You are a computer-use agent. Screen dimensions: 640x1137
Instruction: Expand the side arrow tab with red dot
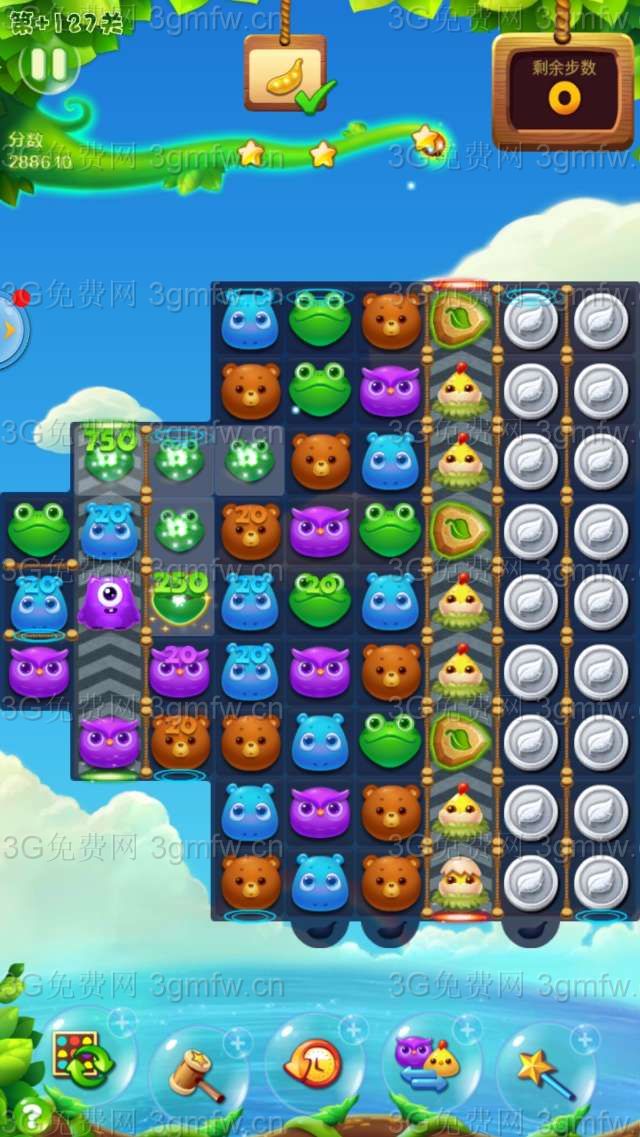[x=10, y=330]
